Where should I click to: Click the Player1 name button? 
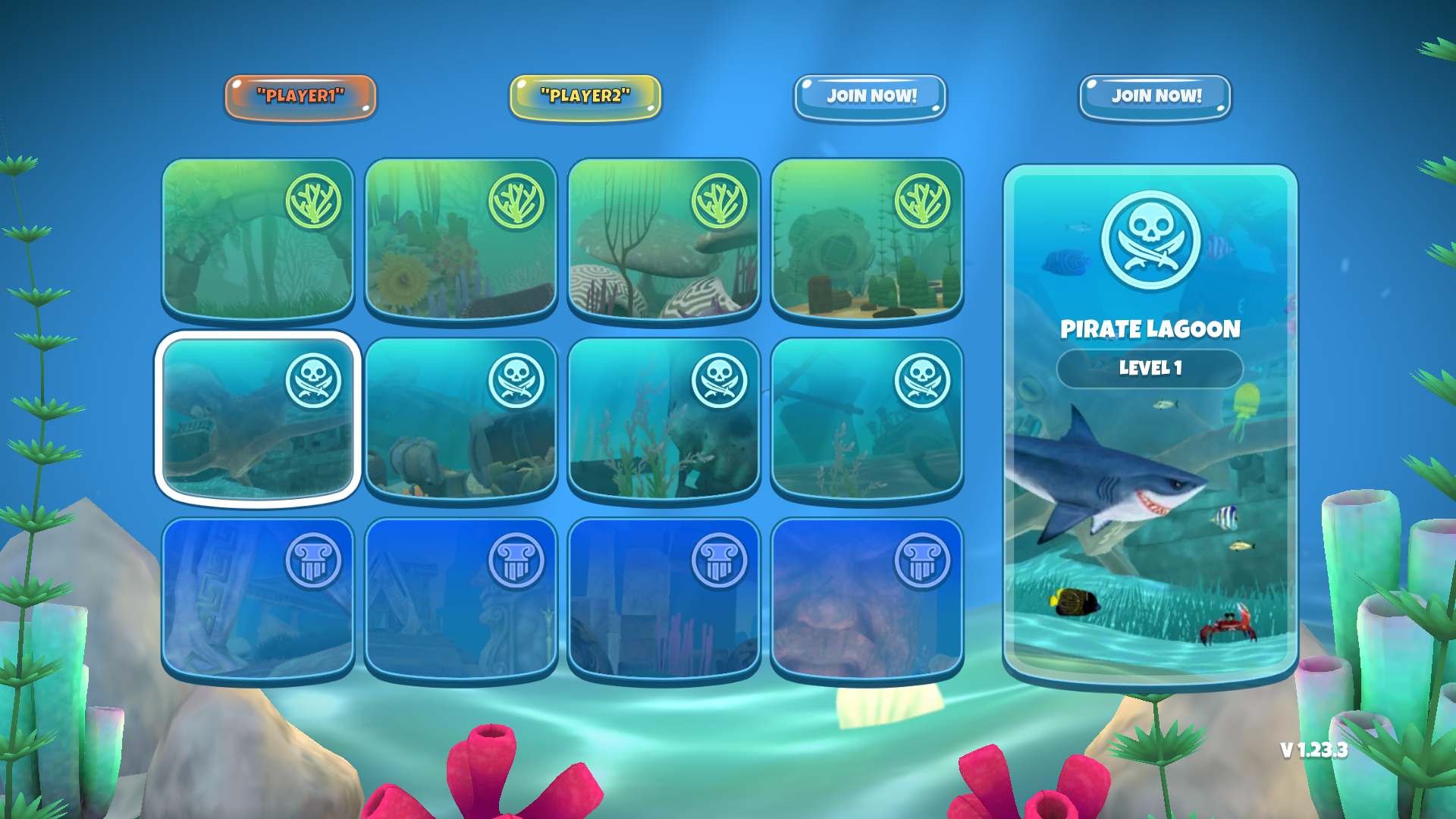[x=300, y=96]
